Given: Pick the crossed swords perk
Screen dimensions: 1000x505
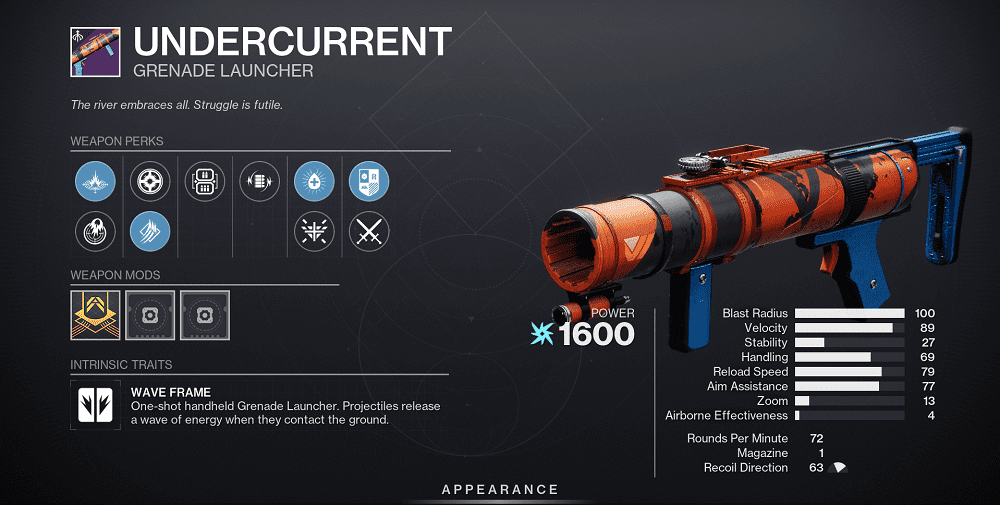Looking at the screenshot, I should (x=368, y=232).
